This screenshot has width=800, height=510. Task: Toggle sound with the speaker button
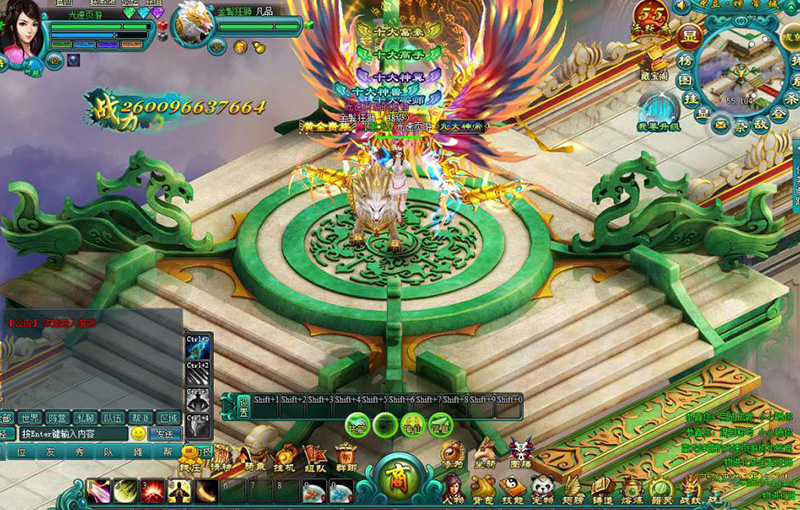tap(683, 6)
